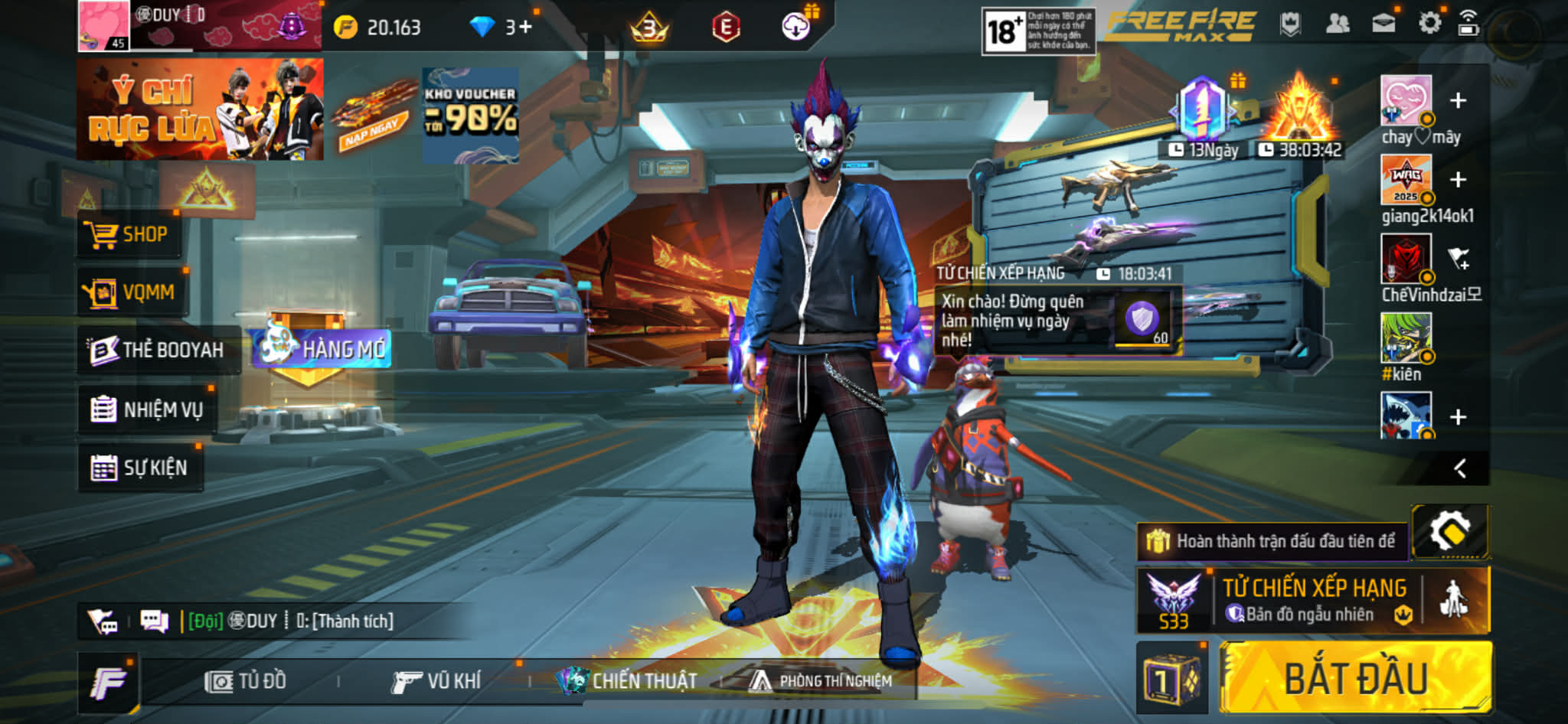Switch to the TỦ ĐỒ wardrobe tab

[x=246, y=680]
